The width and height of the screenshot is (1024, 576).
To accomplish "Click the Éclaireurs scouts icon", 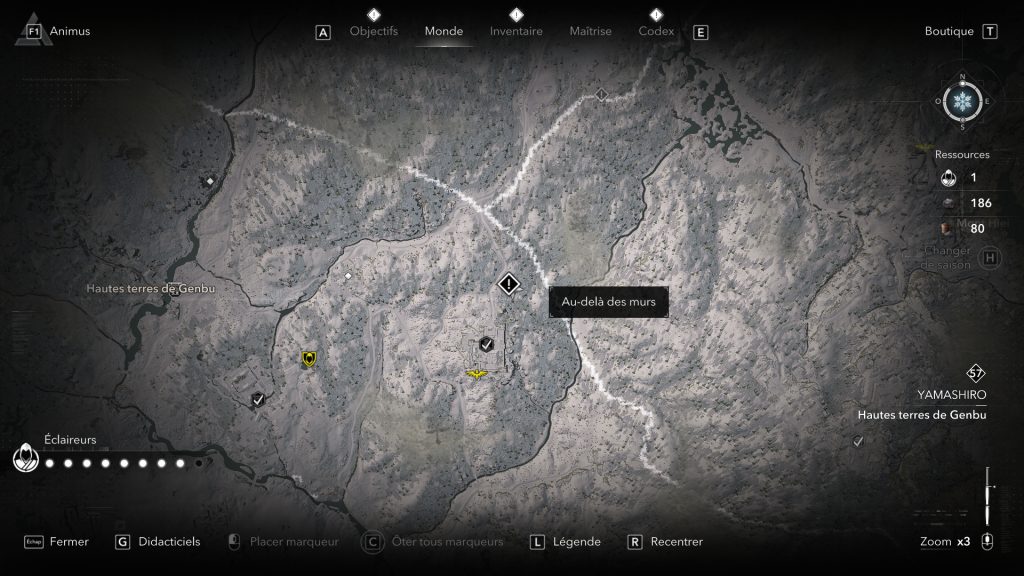I will (x=24, y=459).
